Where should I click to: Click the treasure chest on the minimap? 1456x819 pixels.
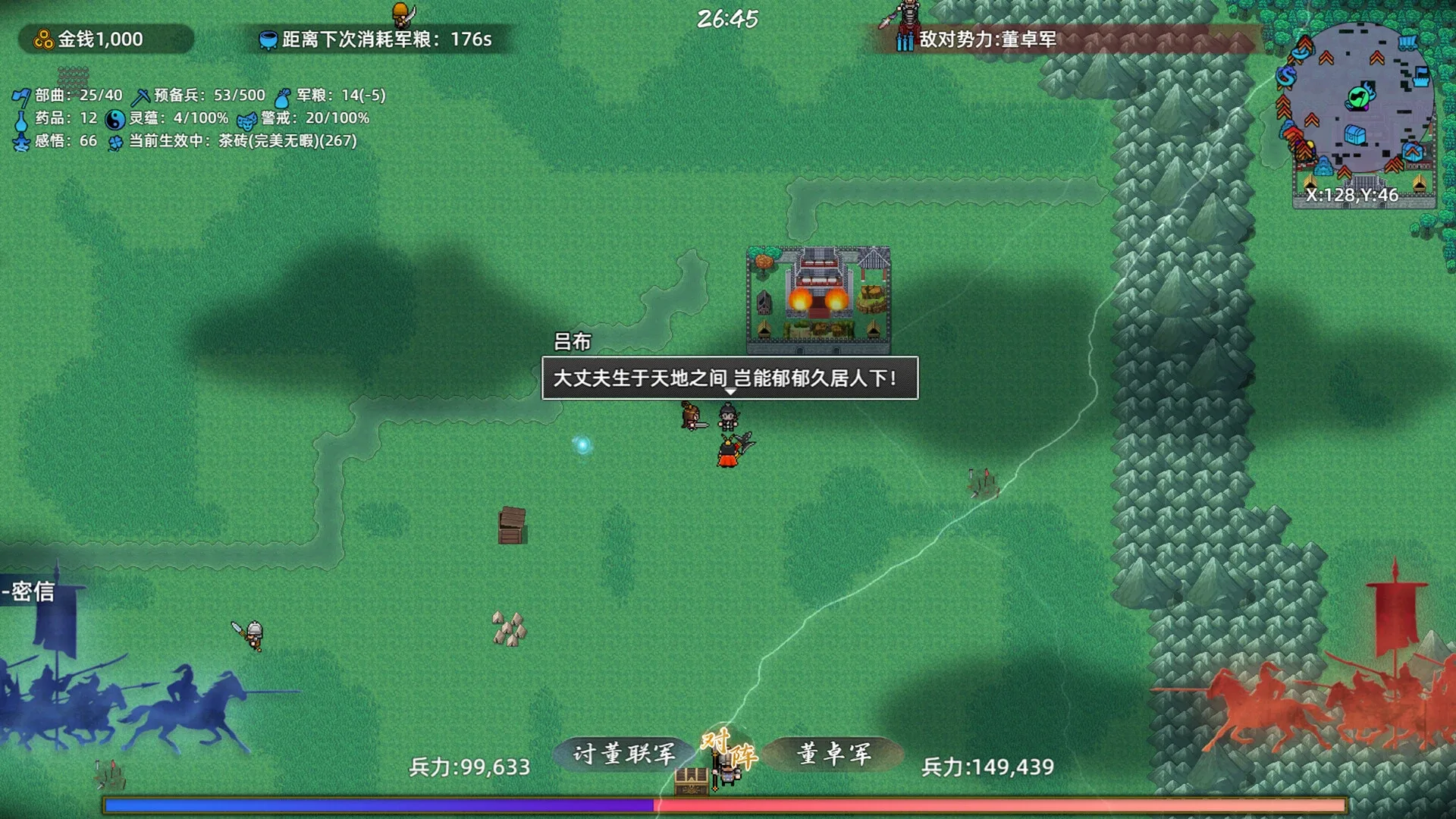pyautogui.click(x=1354, y=135)
